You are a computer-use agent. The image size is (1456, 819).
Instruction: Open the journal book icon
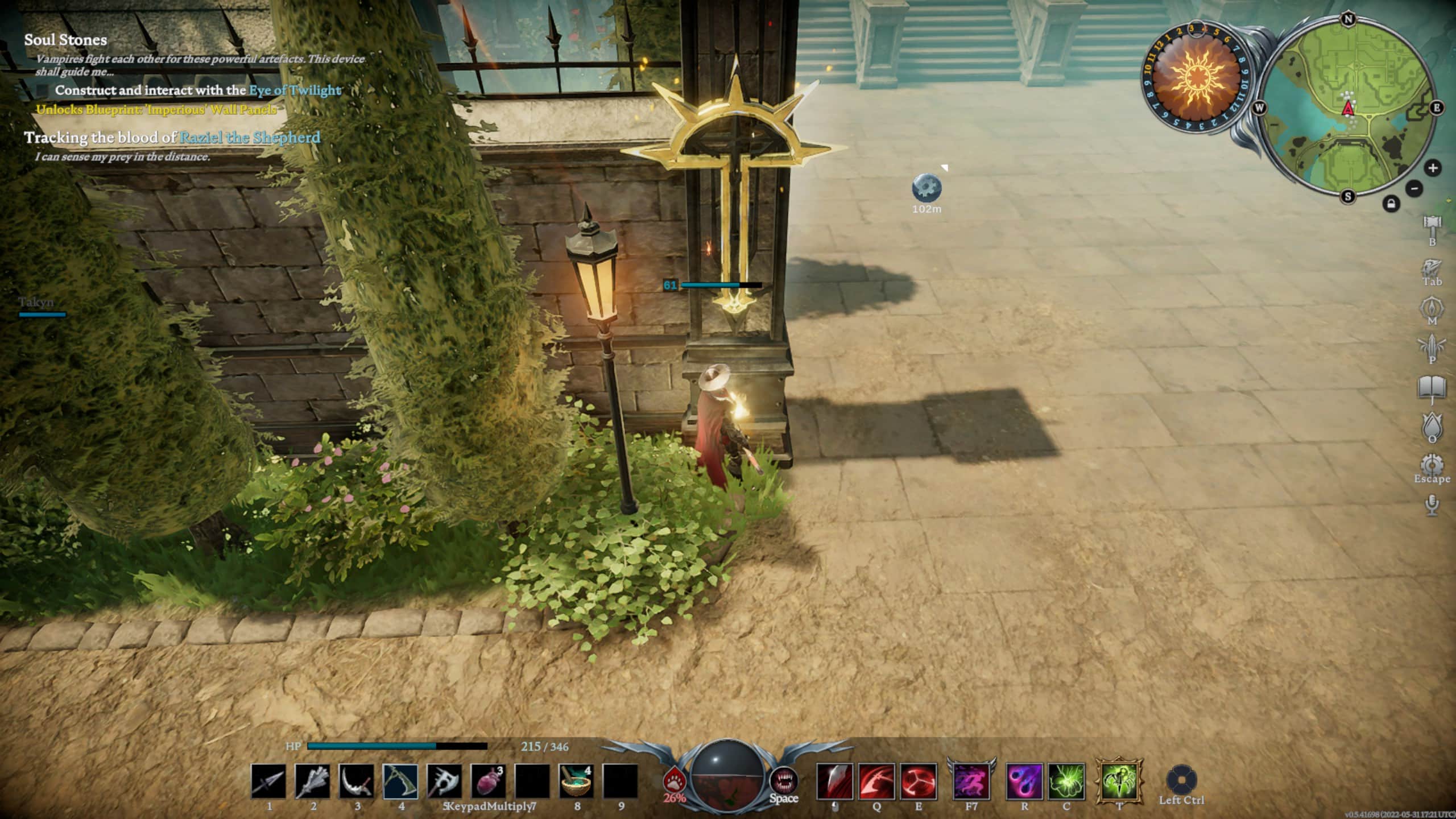click(1432, 389)
